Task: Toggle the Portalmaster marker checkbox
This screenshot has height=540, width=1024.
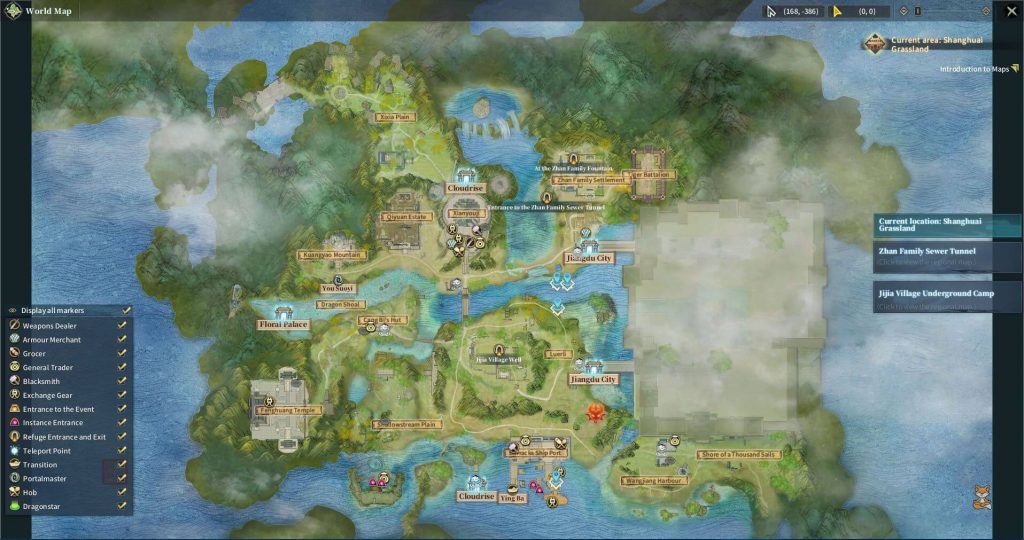Action: 121,478
